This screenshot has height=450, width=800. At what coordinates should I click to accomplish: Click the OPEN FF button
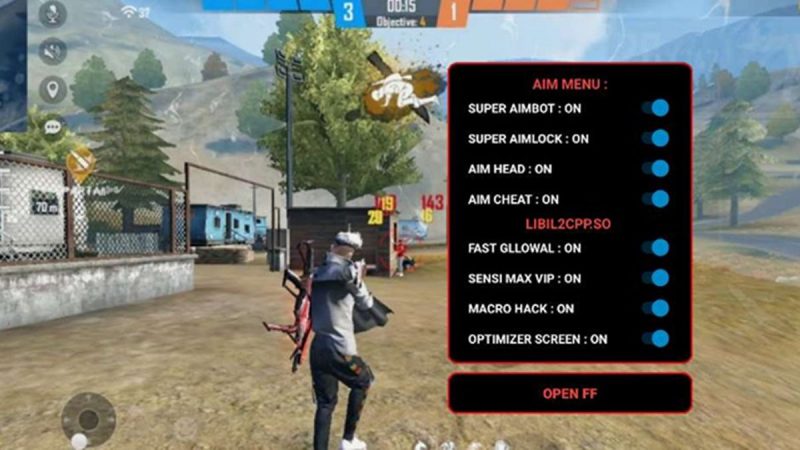click(569, 393)
